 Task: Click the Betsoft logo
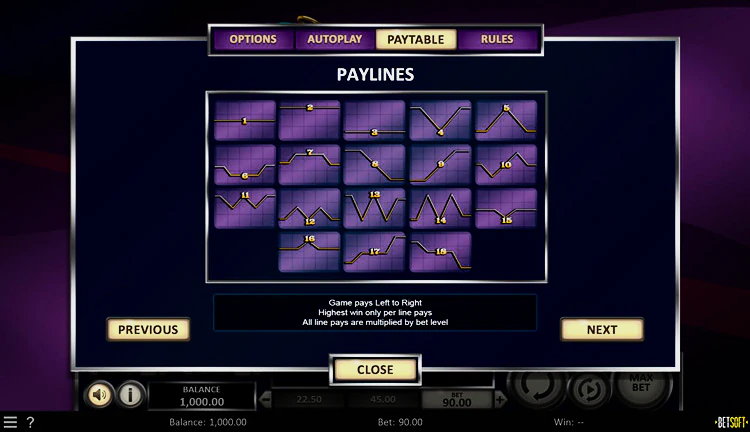(x=731, y=422)
